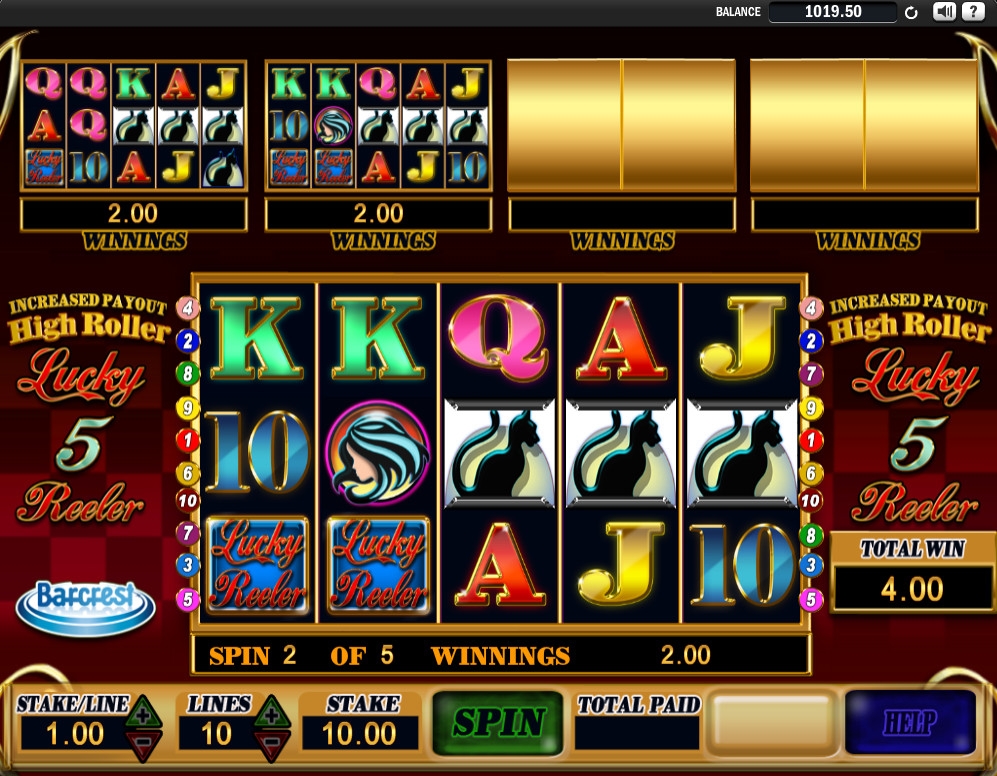Image resolution: width=997 pixels, height=776 pixels.
Task: Increase stake per line with the plus arrow
Action: [142, 714]
